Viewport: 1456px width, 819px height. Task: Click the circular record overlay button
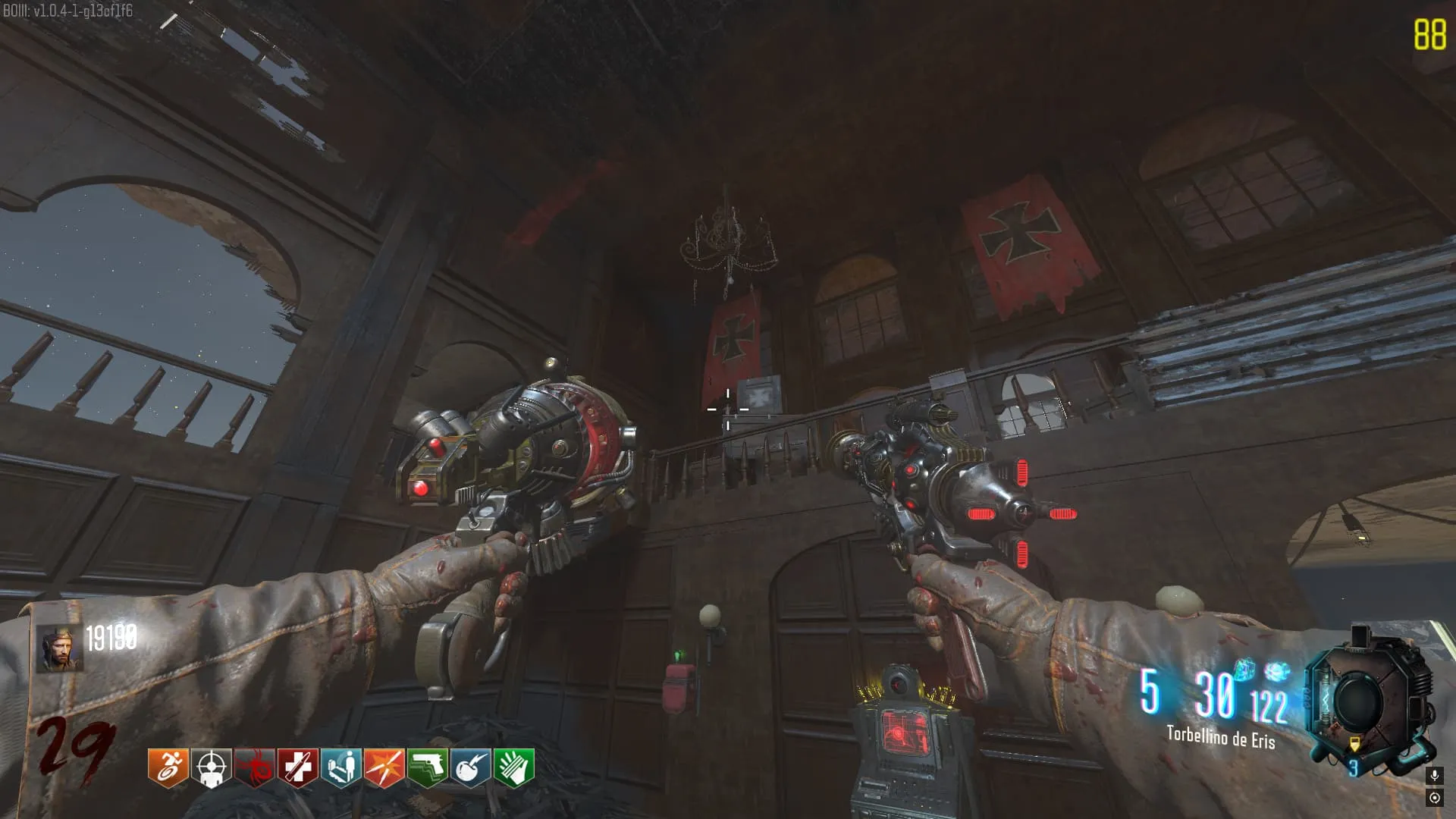[1434, 798]
